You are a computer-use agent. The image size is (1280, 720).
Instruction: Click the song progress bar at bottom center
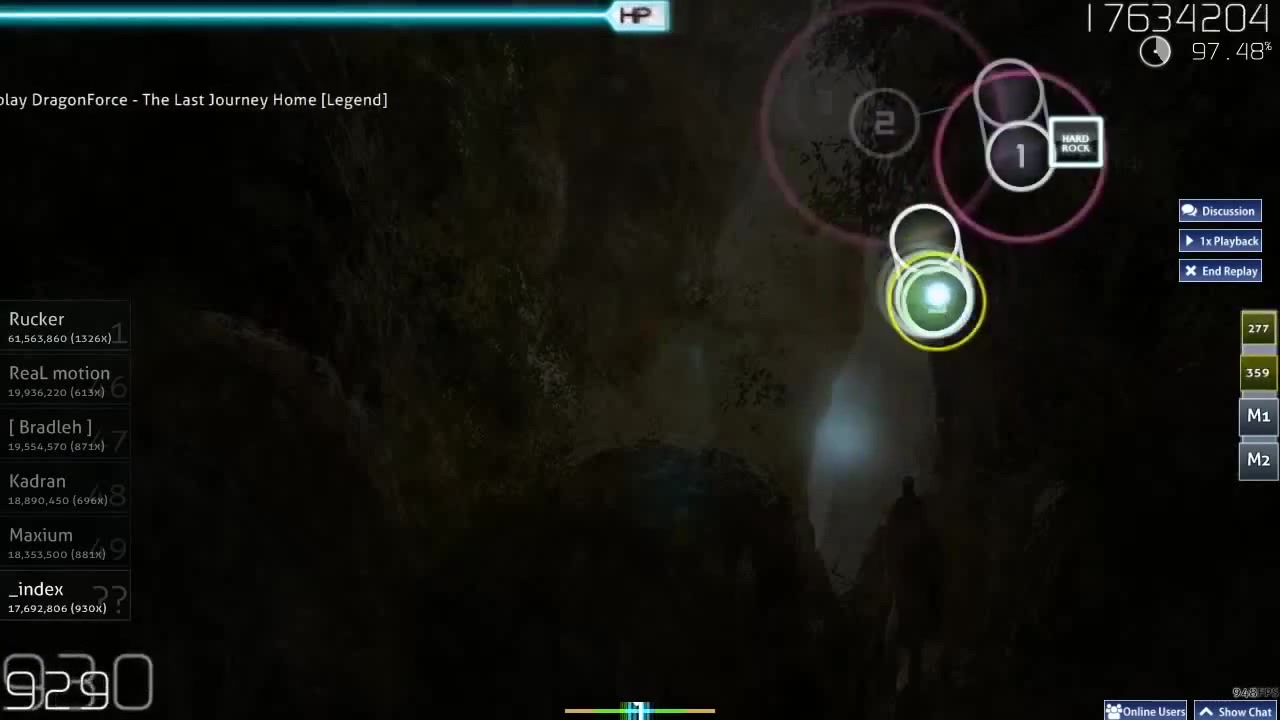click(x=640, y=710)
